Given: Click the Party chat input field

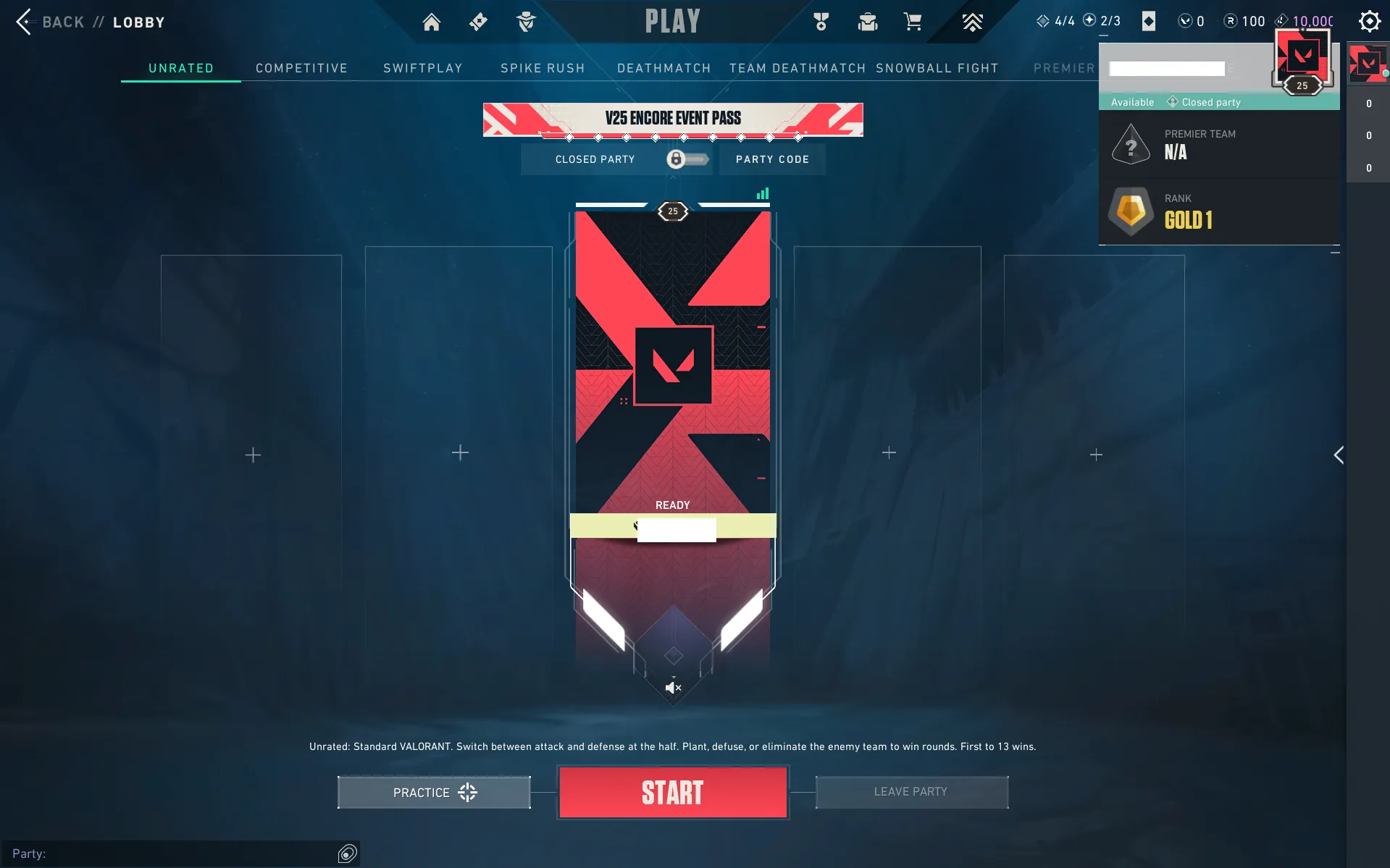Looking at the screenshot, I should click(174, 854).
